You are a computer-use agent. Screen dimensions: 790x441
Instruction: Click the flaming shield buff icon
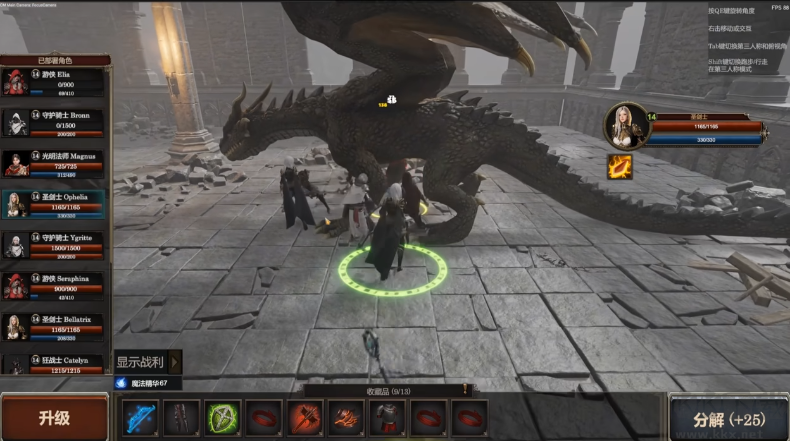(620, 166)
